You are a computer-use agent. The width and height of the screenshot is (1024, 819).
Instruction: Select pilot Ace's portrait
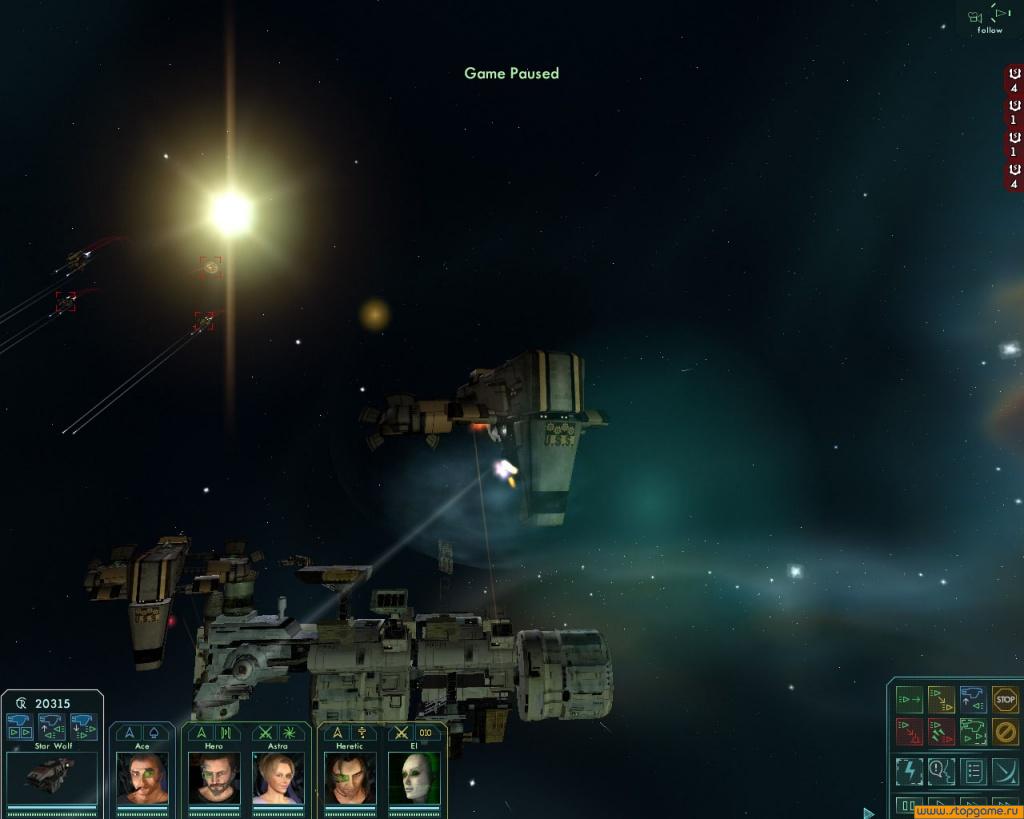pos(142,778)
